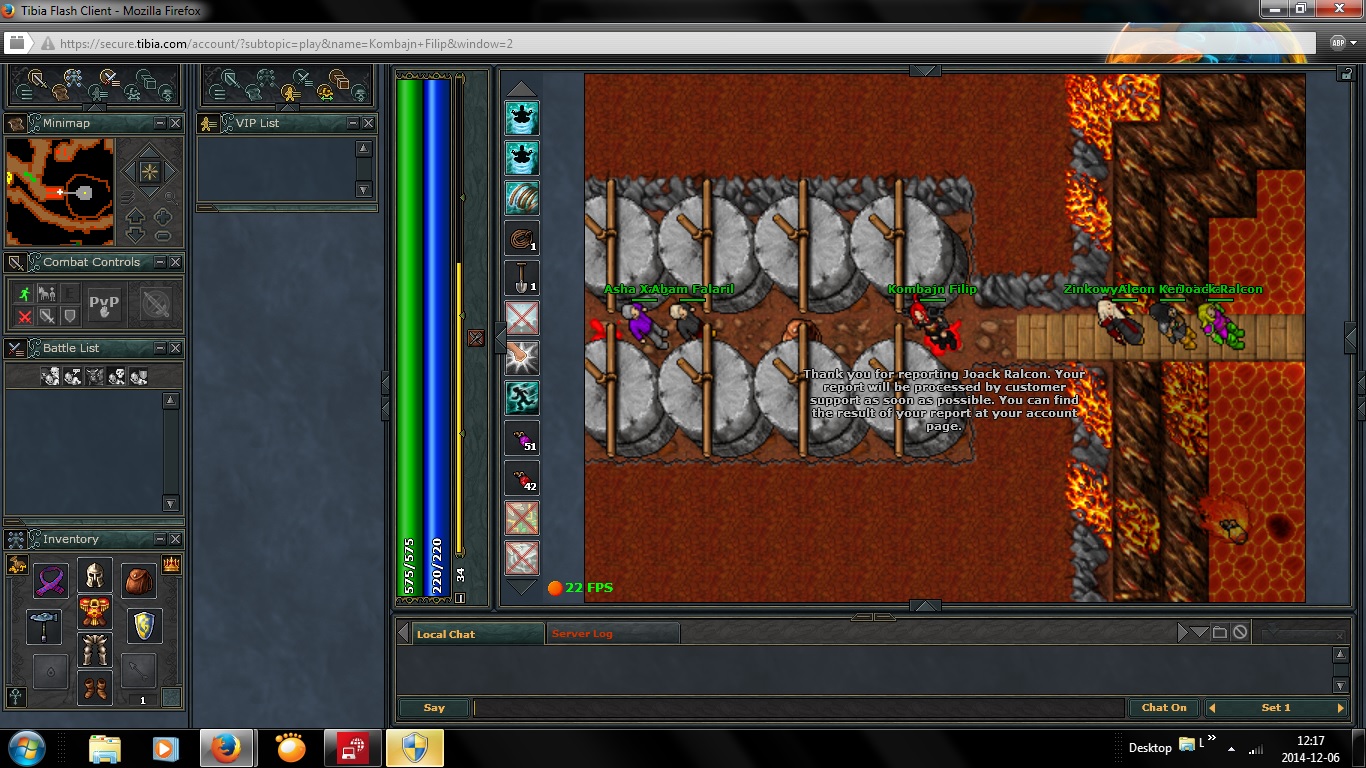Select the hammer weapon slot
1366x768 pixels.
pyautogui.click(x=44, y=625)
